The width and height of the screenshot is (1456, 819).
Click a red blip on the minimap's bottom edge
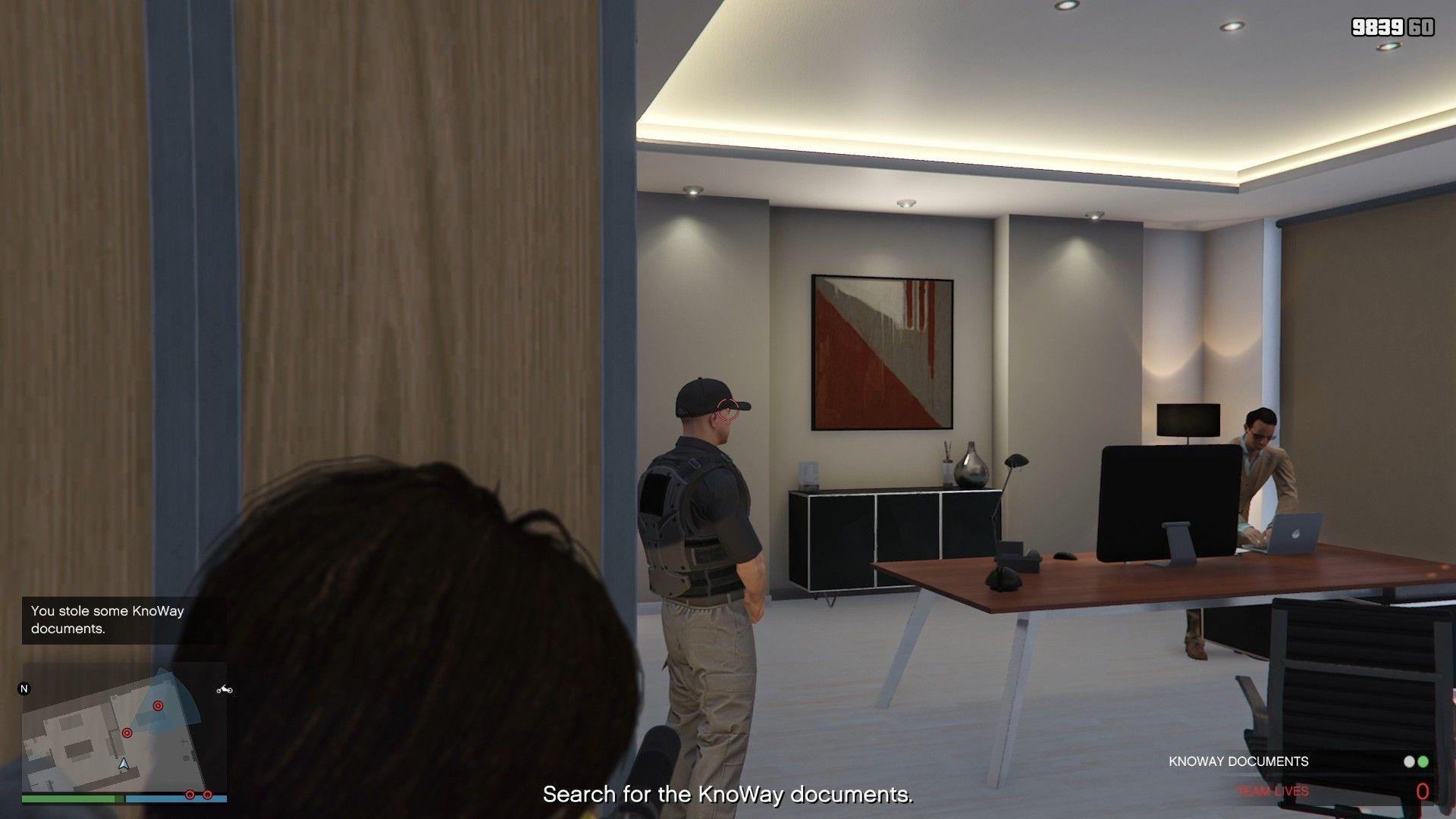click(190, 794)
